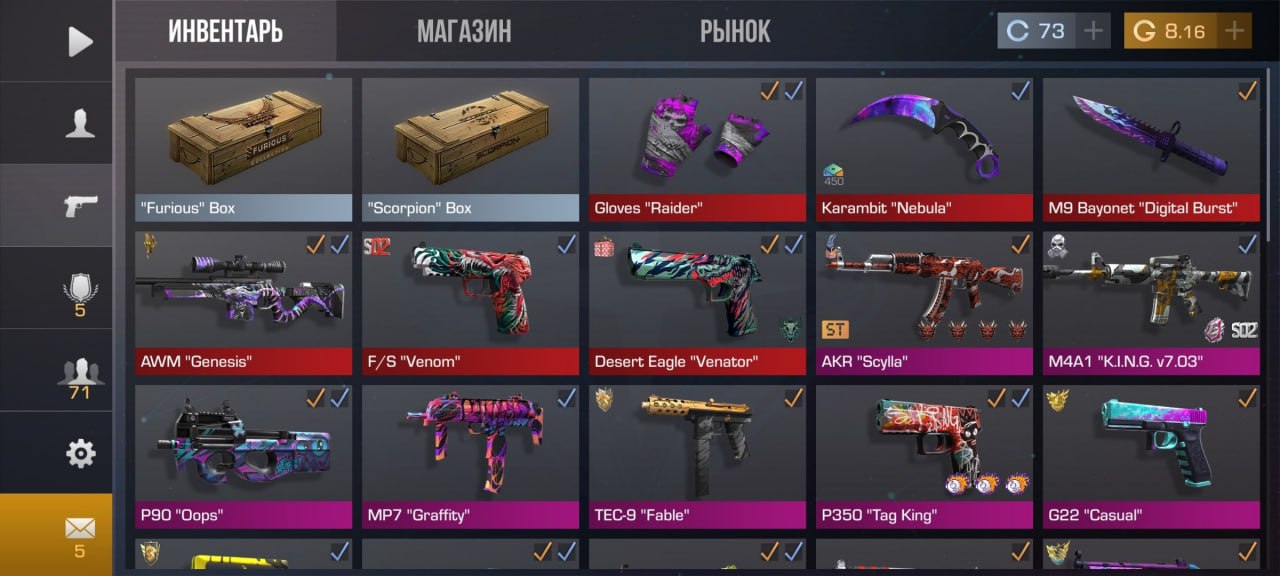Select the Инвентарь tab
Viewport: 1280px width, 576px height.
pyautogui.click(x=225, y=31)
